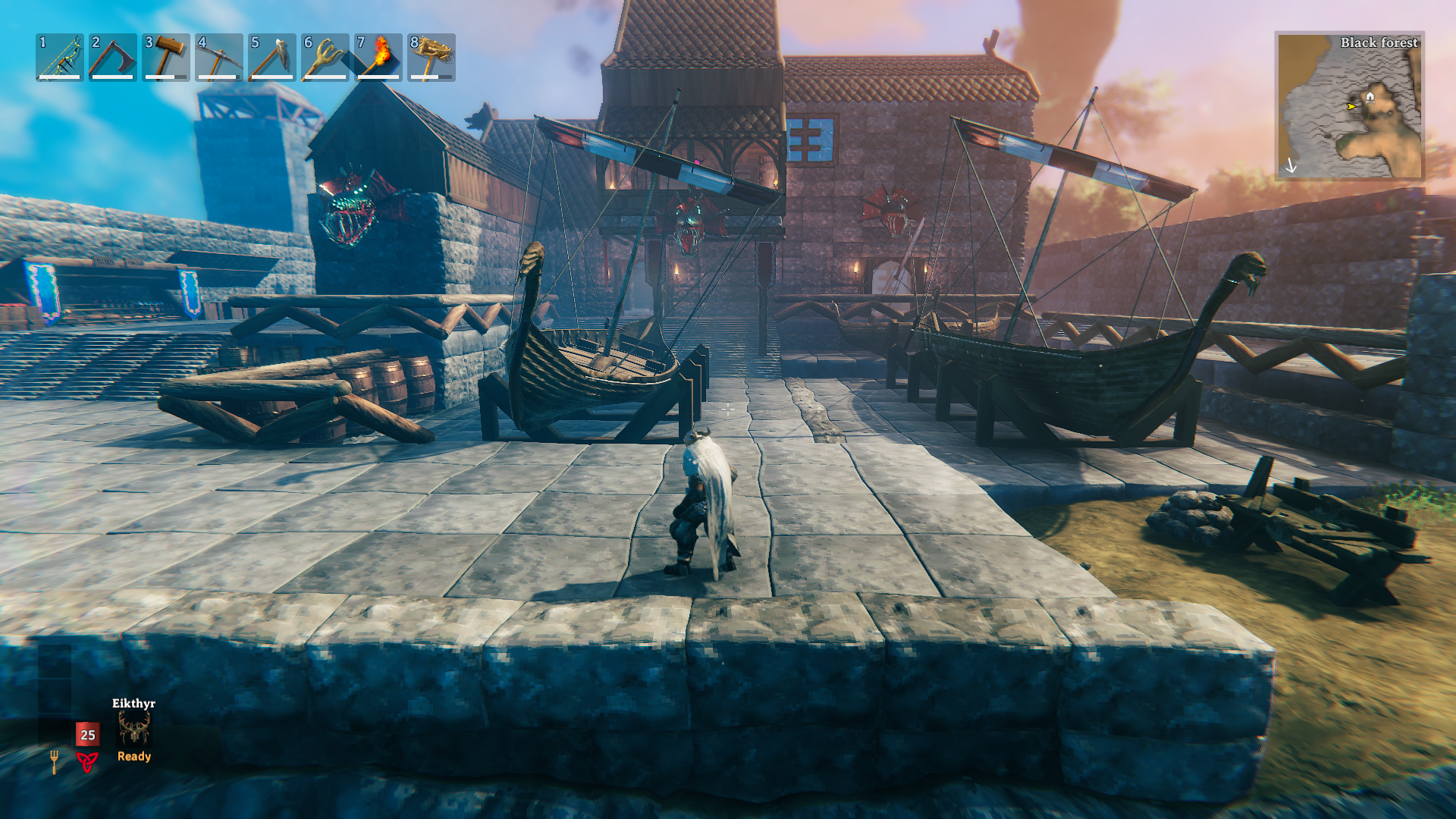1456x819 pixels.
Task: Activate the Eikthyr forsaken power icon
Action: pos(134,730)
